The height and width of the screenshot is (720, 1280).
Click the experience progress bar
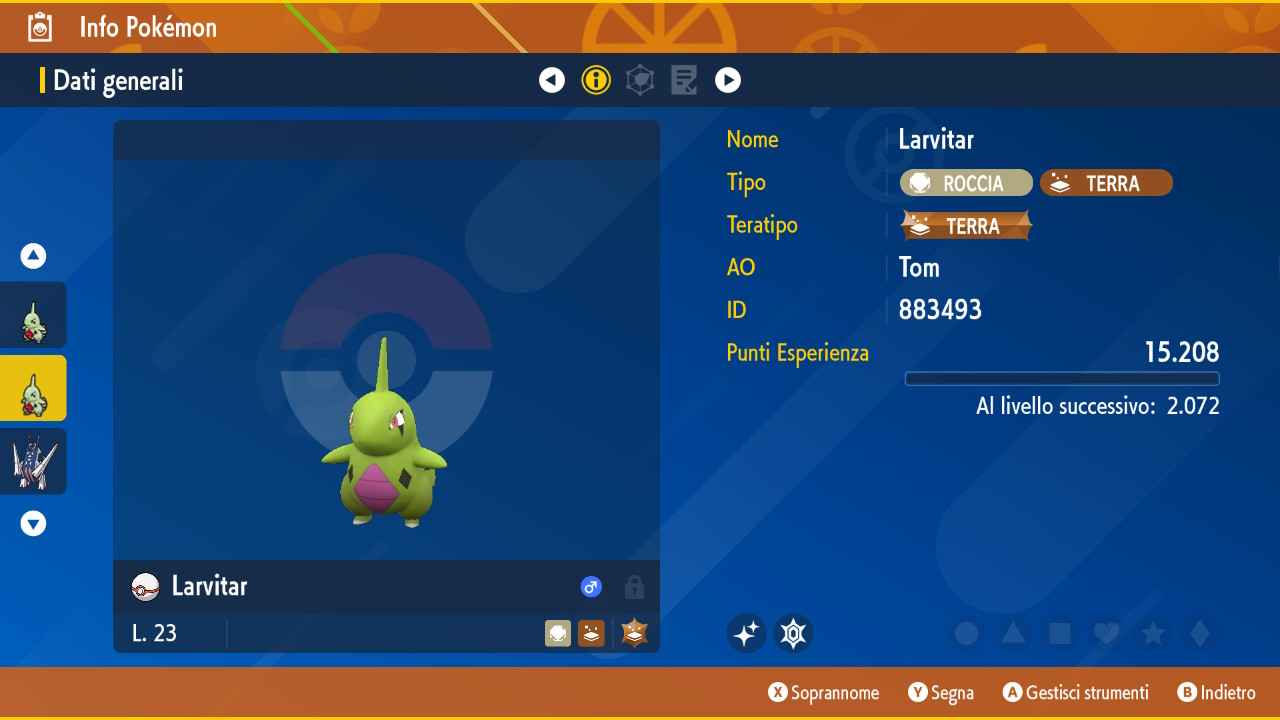point(1062,379)
